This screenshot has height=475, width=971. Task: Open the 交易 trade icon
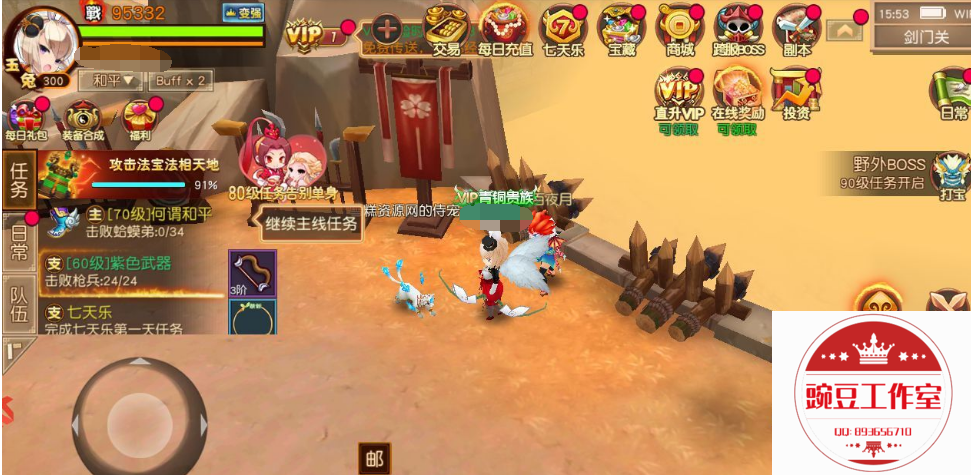coord(448,28)
